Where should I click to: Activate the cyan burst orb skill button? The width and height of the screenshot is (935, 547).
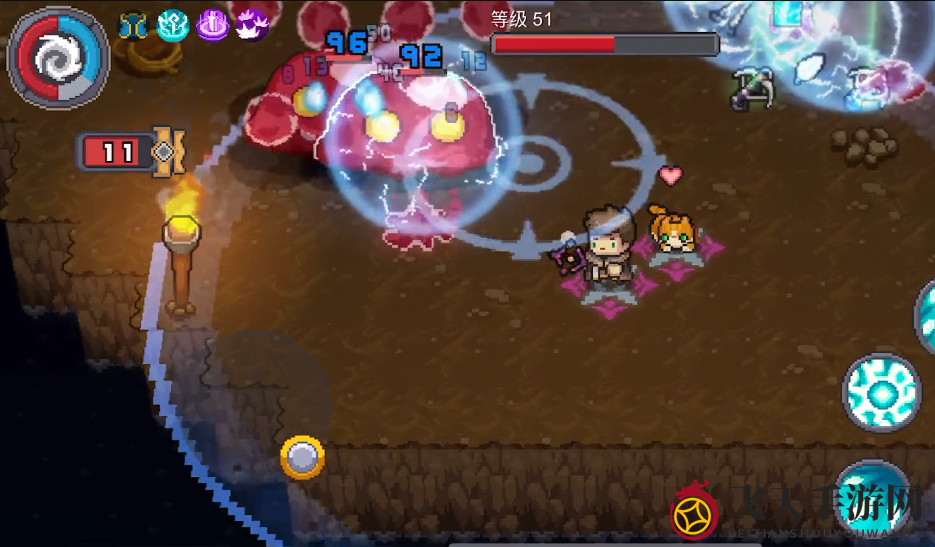(880, 392)
